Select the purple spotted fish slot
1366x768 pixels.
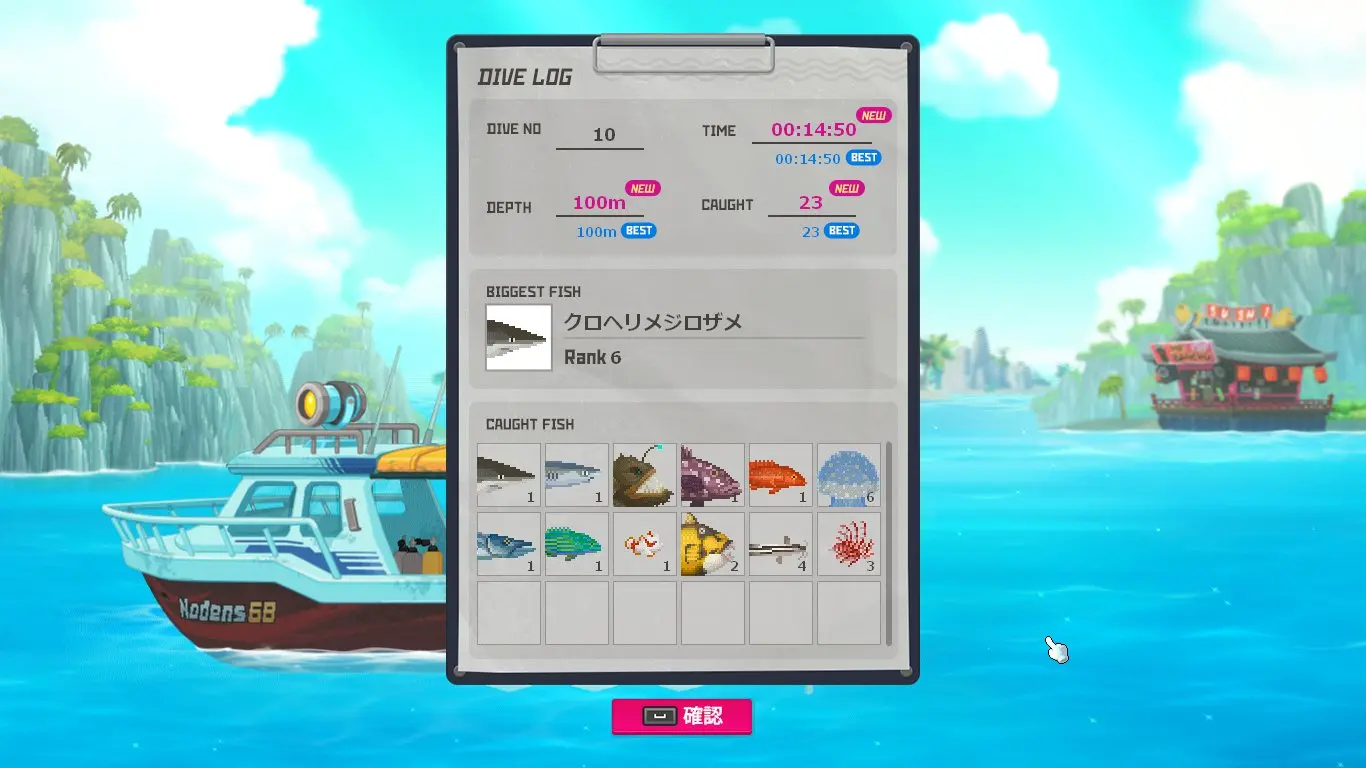[x=713, y=475]
